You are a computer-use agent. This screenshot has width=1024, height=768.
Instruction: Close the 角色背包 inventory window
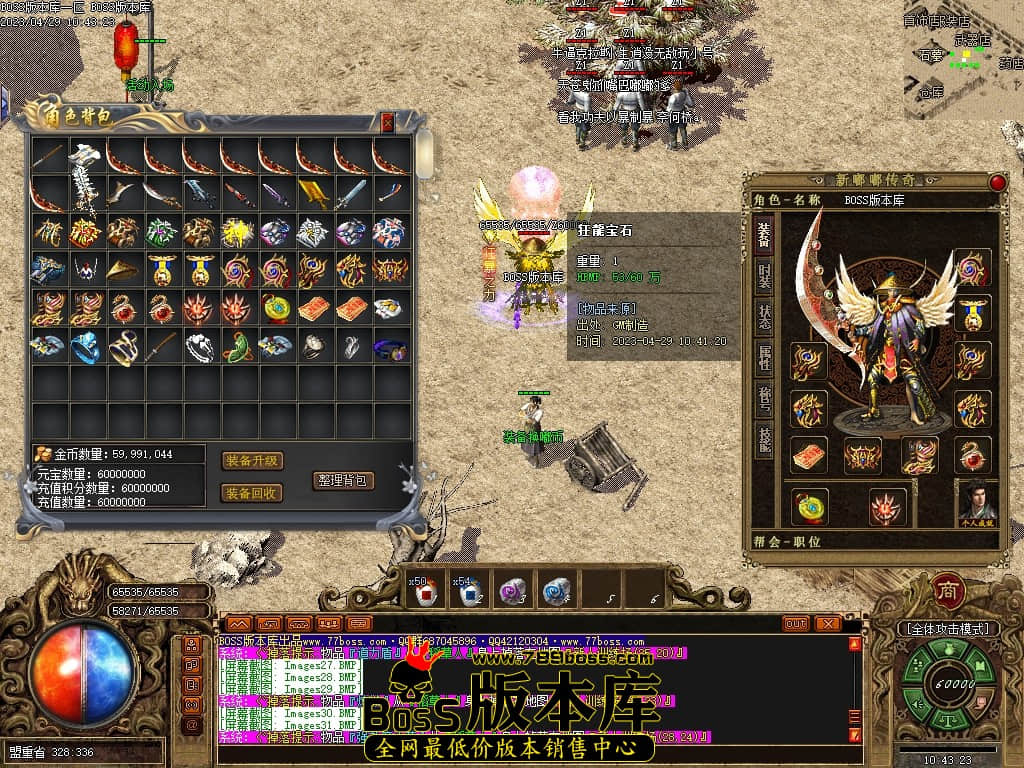388,123
